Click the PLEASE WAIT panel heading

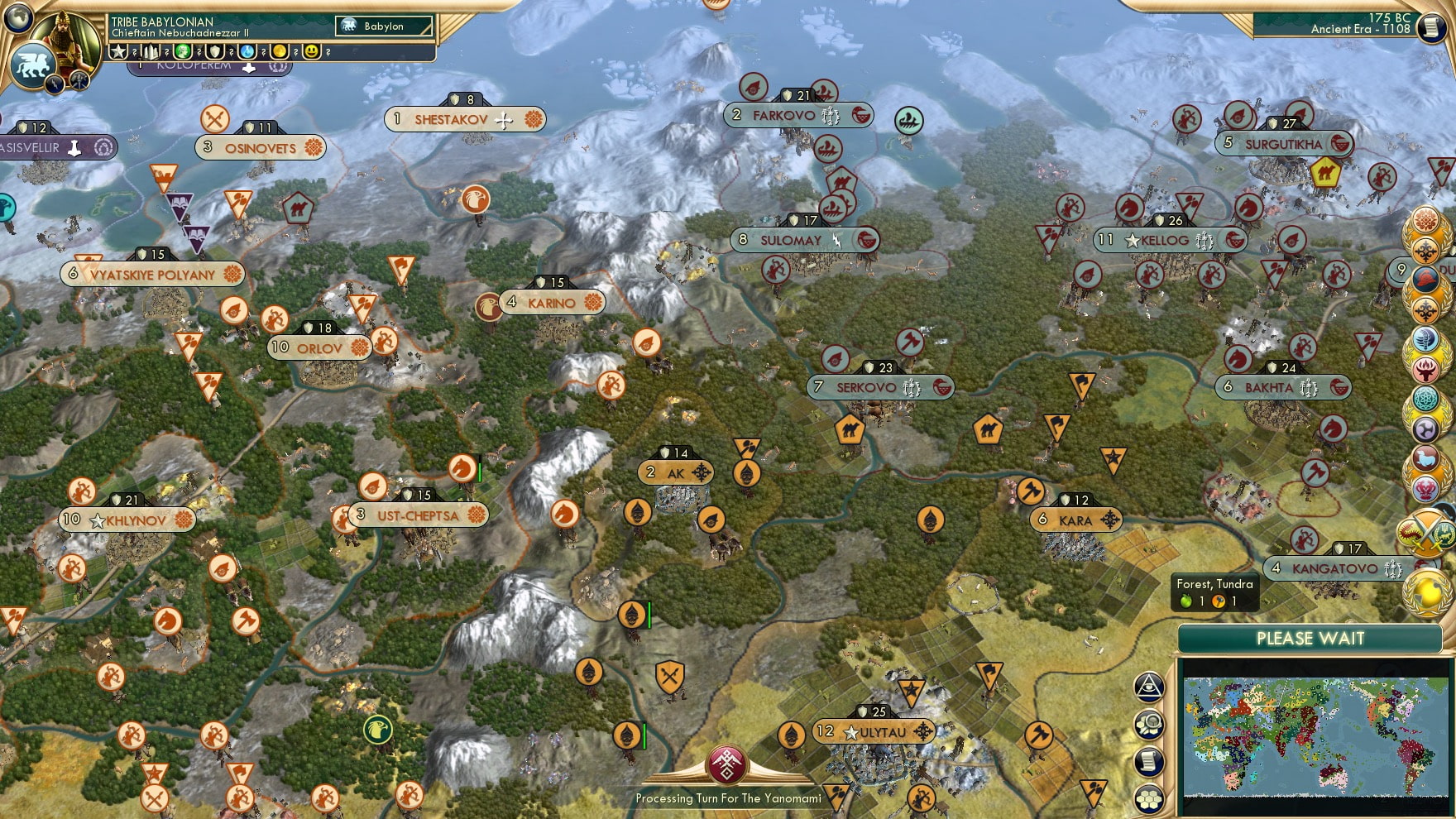pos(1310,639)
